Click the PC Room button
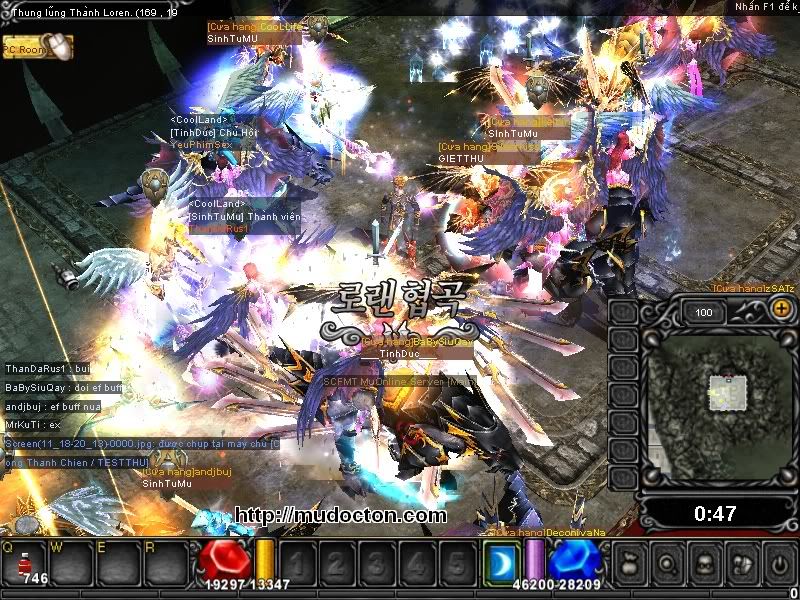Image resolution: width=800 pixels, height=600 pixels. click(x=37, y=46)
